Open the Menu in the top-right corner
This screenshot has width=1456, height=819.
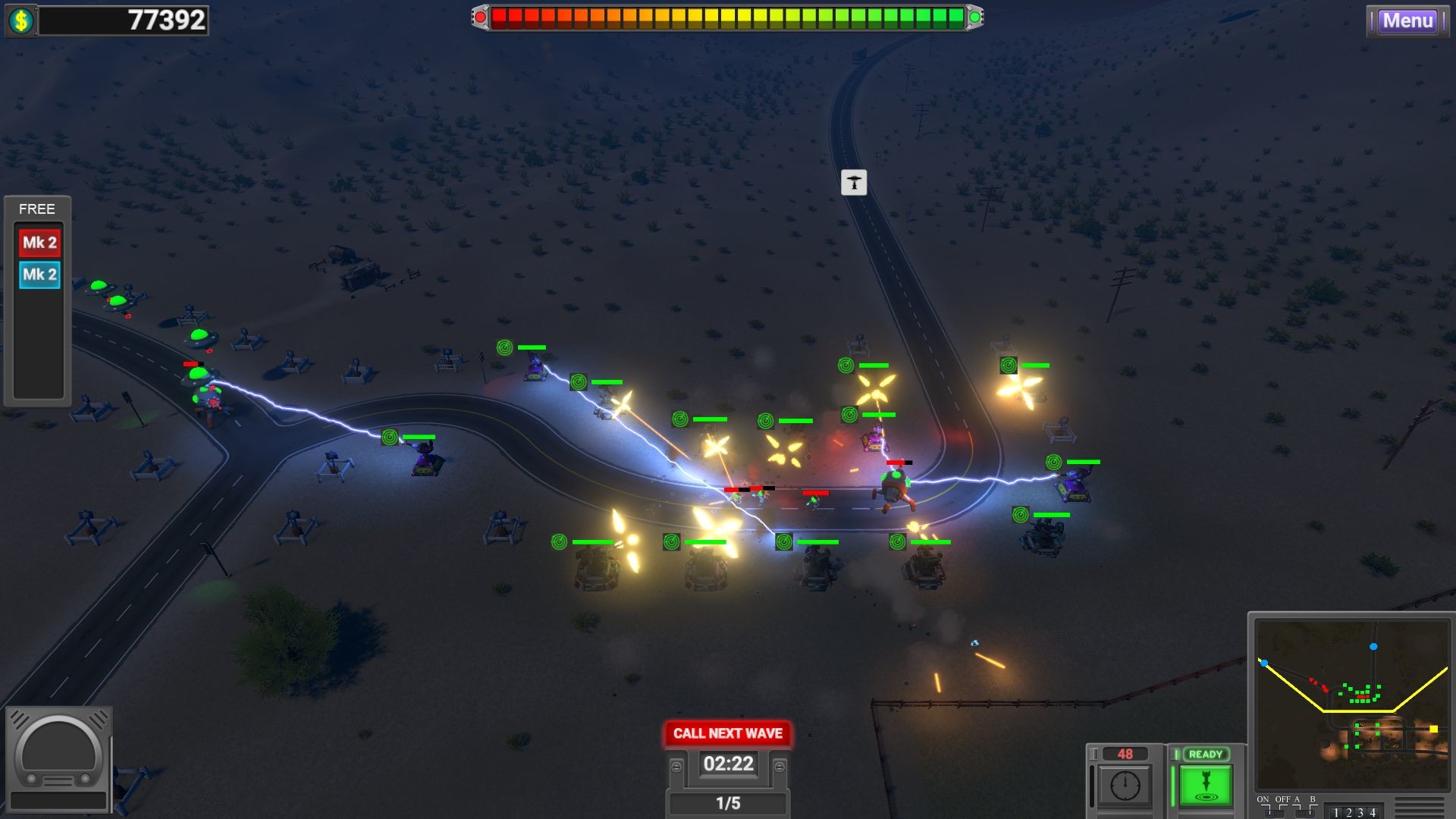1408,21
